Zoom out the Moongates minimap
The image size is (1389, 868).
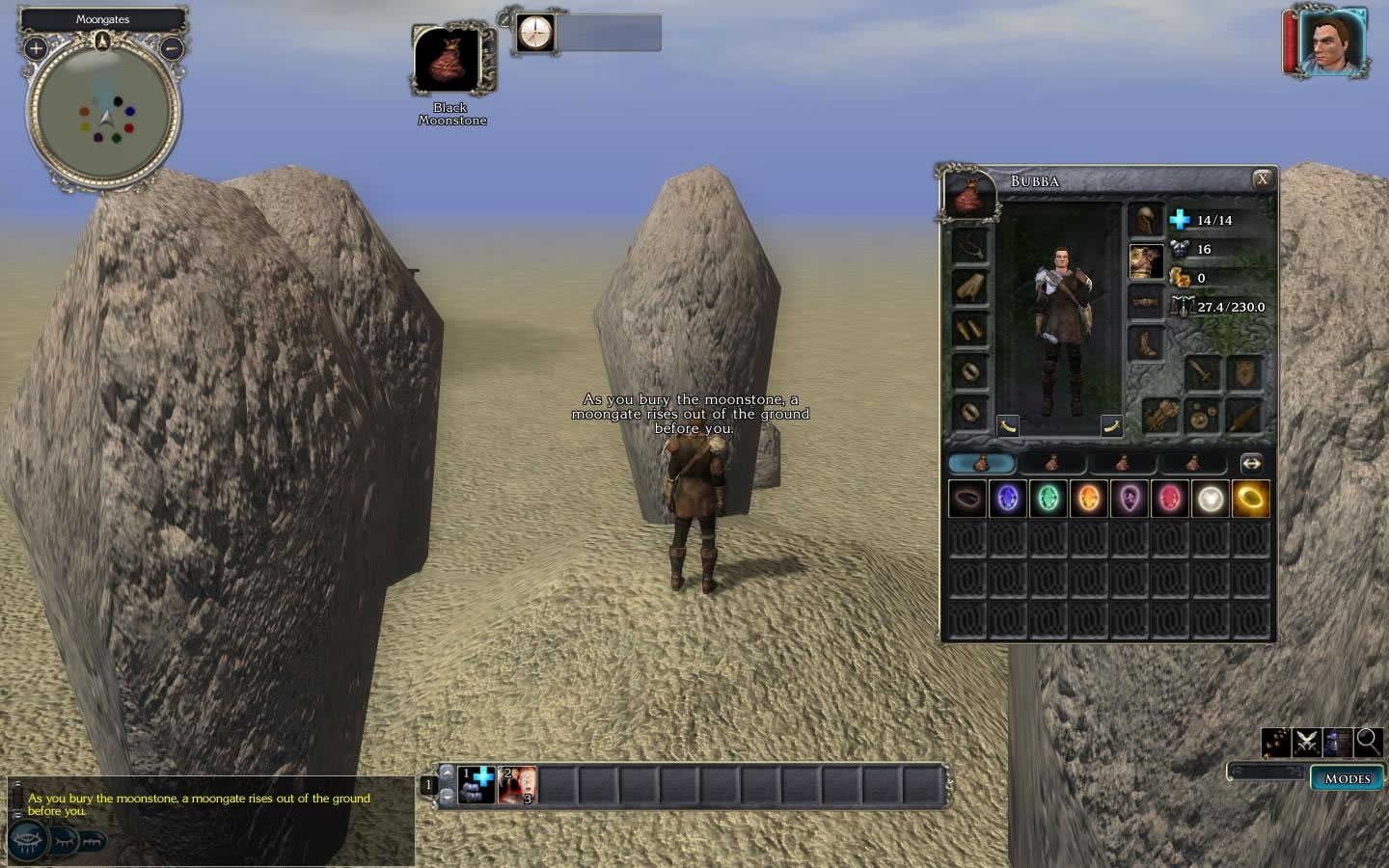click(172, 47)
